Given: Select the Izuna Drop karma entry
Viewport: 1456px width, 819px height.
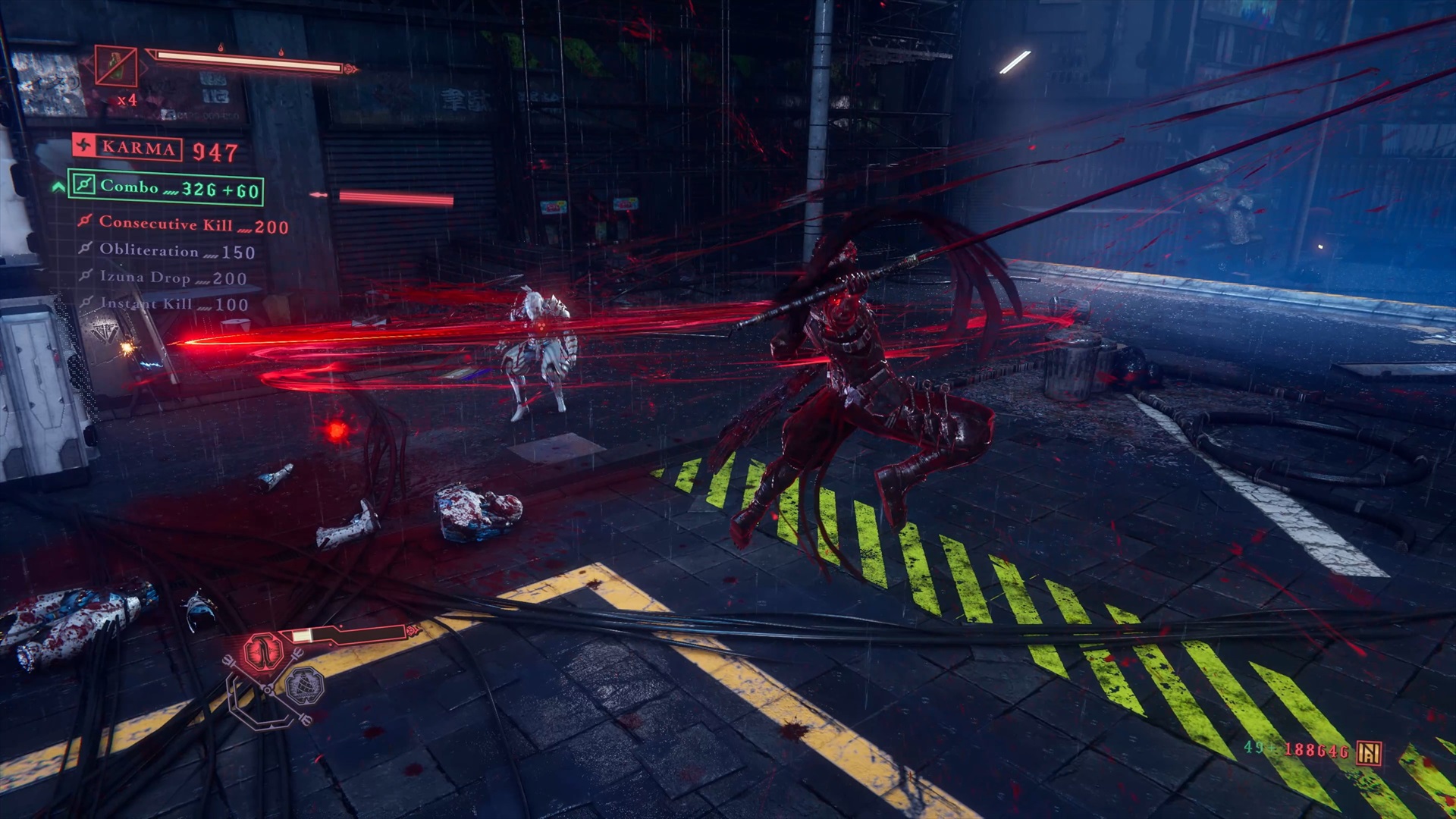Looking at the screenshot, I should pos(164,278).
